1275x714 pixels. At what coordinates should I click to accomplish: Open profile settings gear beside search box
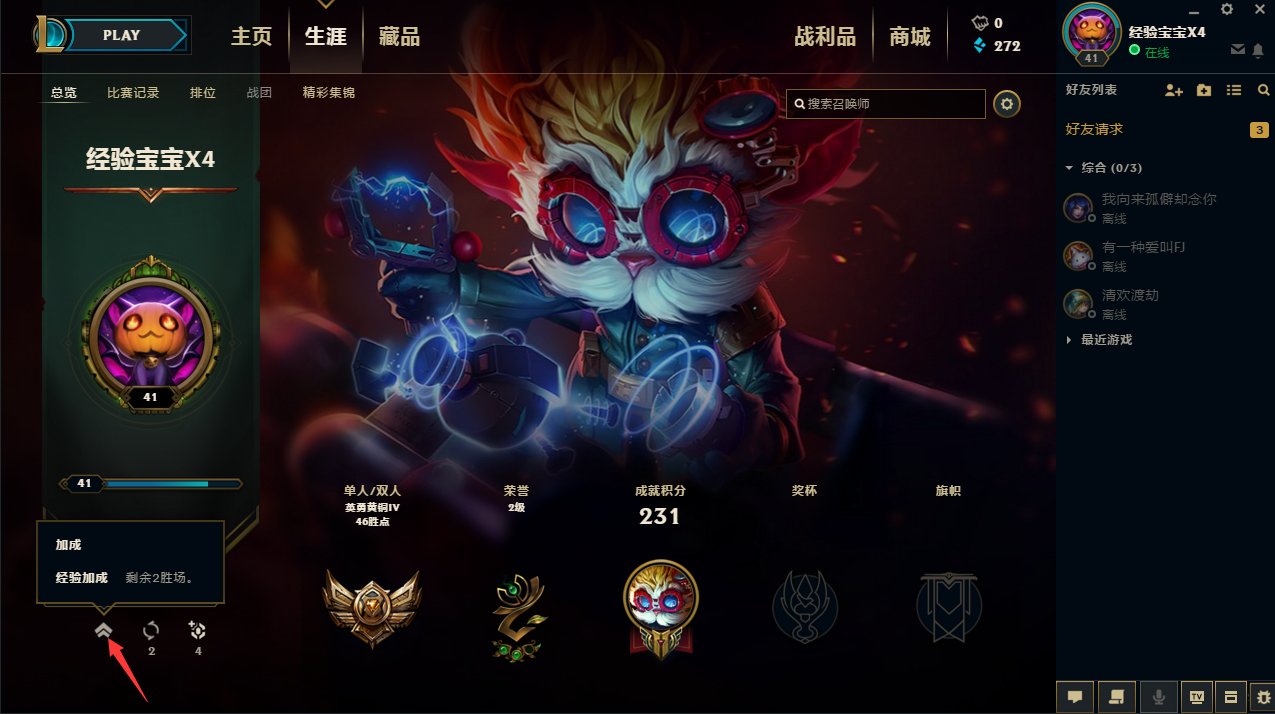[x=1007, y=103]
